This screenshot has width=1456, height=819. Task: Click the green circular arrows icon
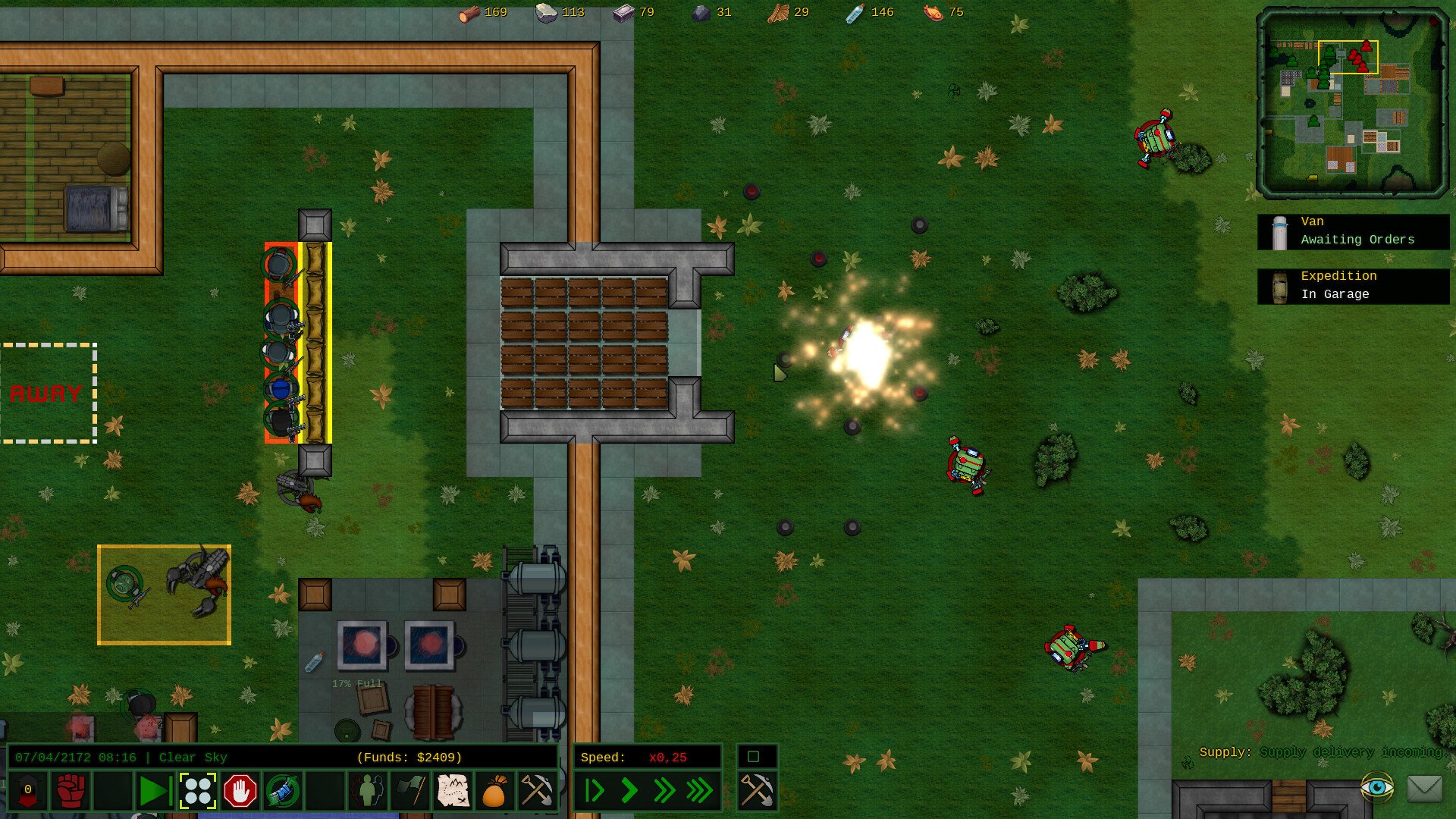pyautogui.click(x=283, y=791)
